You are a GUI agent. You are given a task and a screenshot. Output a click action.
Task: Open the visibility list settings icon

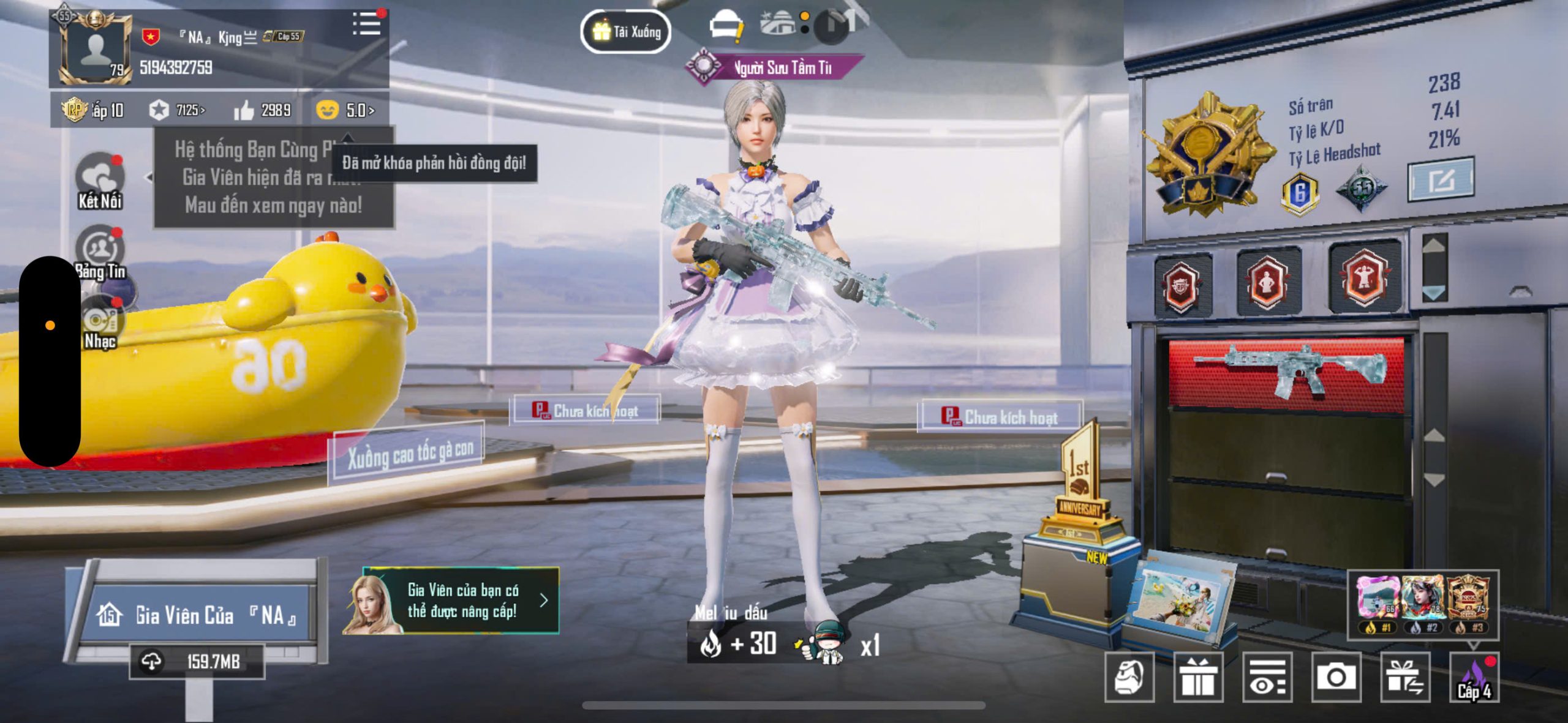pyautogui.click(x=1267, y=677)
